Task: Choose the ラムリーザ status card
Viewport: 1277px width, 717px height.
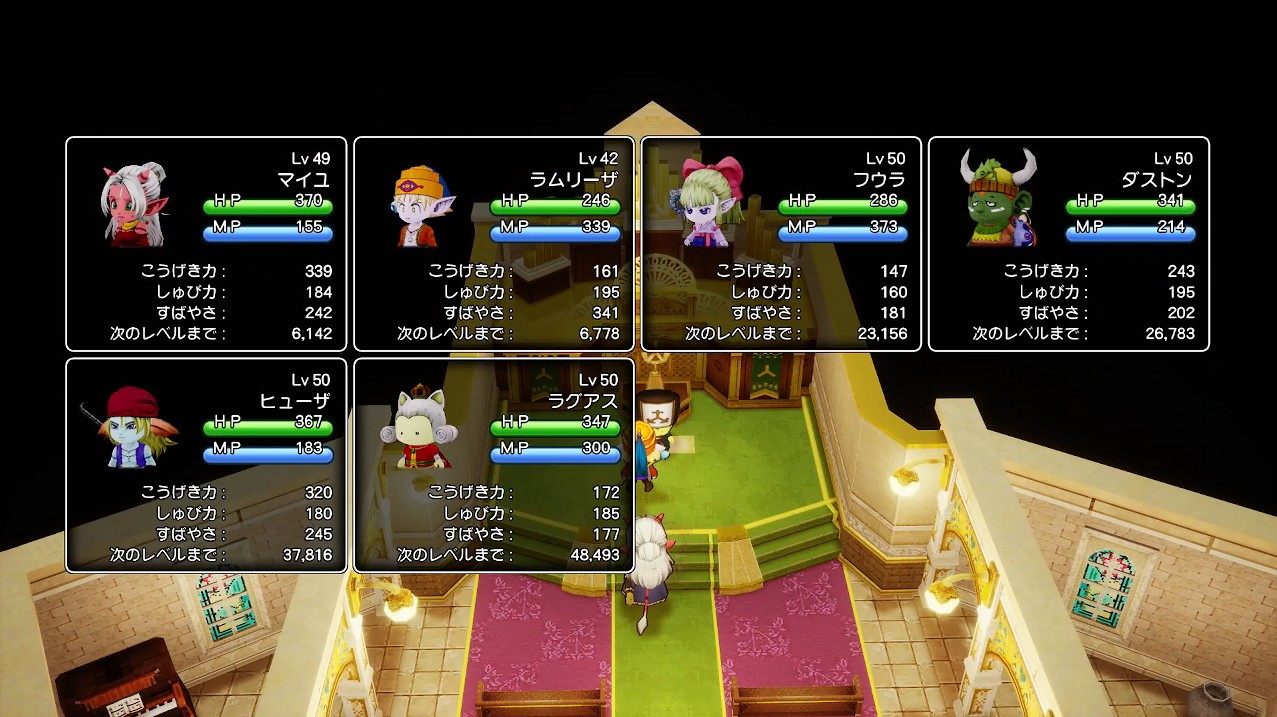Action: [494, 244]
